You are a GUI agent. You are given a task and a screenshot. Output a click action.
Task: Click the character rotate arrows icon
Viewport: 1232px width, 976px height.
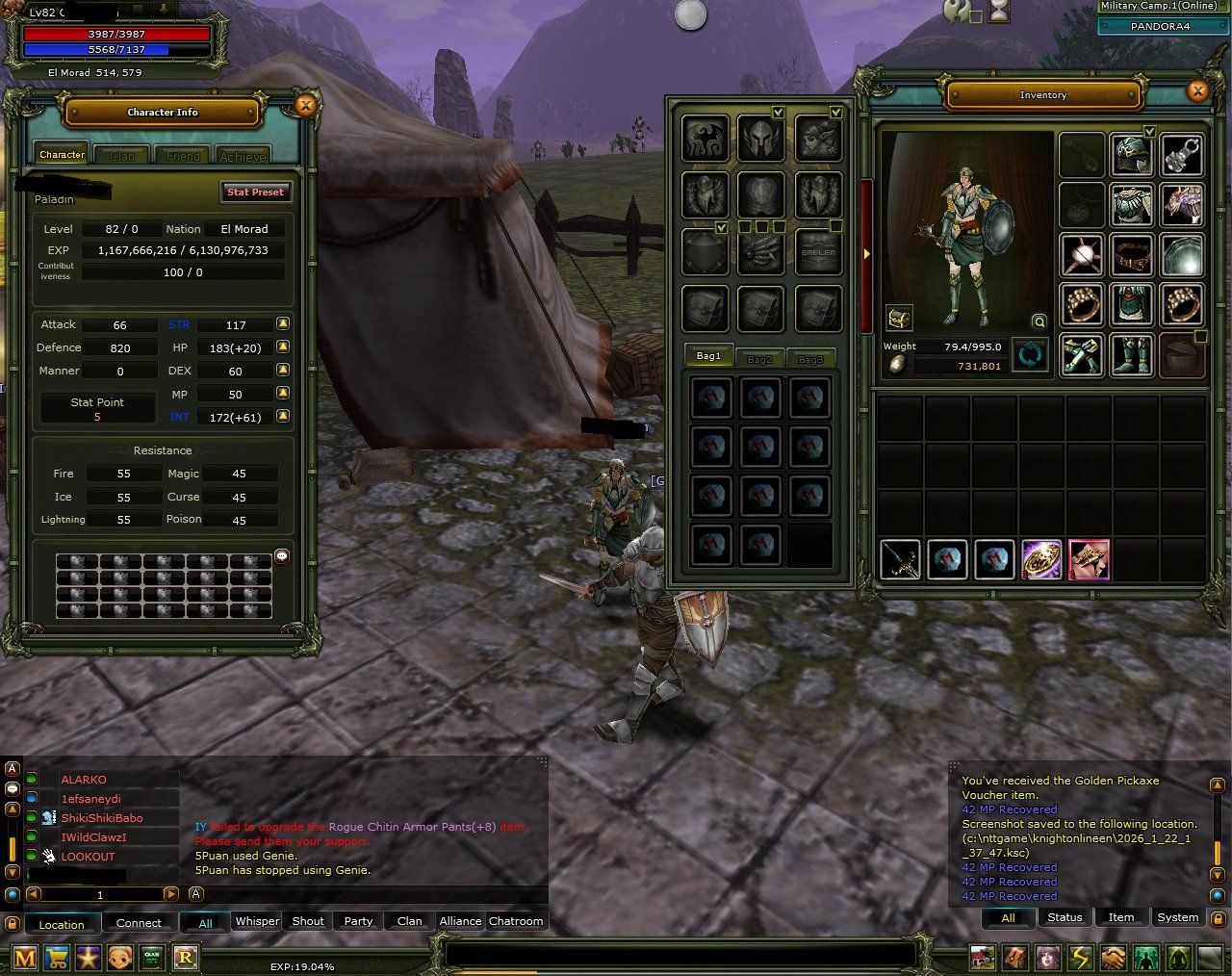click(1029, 355)
